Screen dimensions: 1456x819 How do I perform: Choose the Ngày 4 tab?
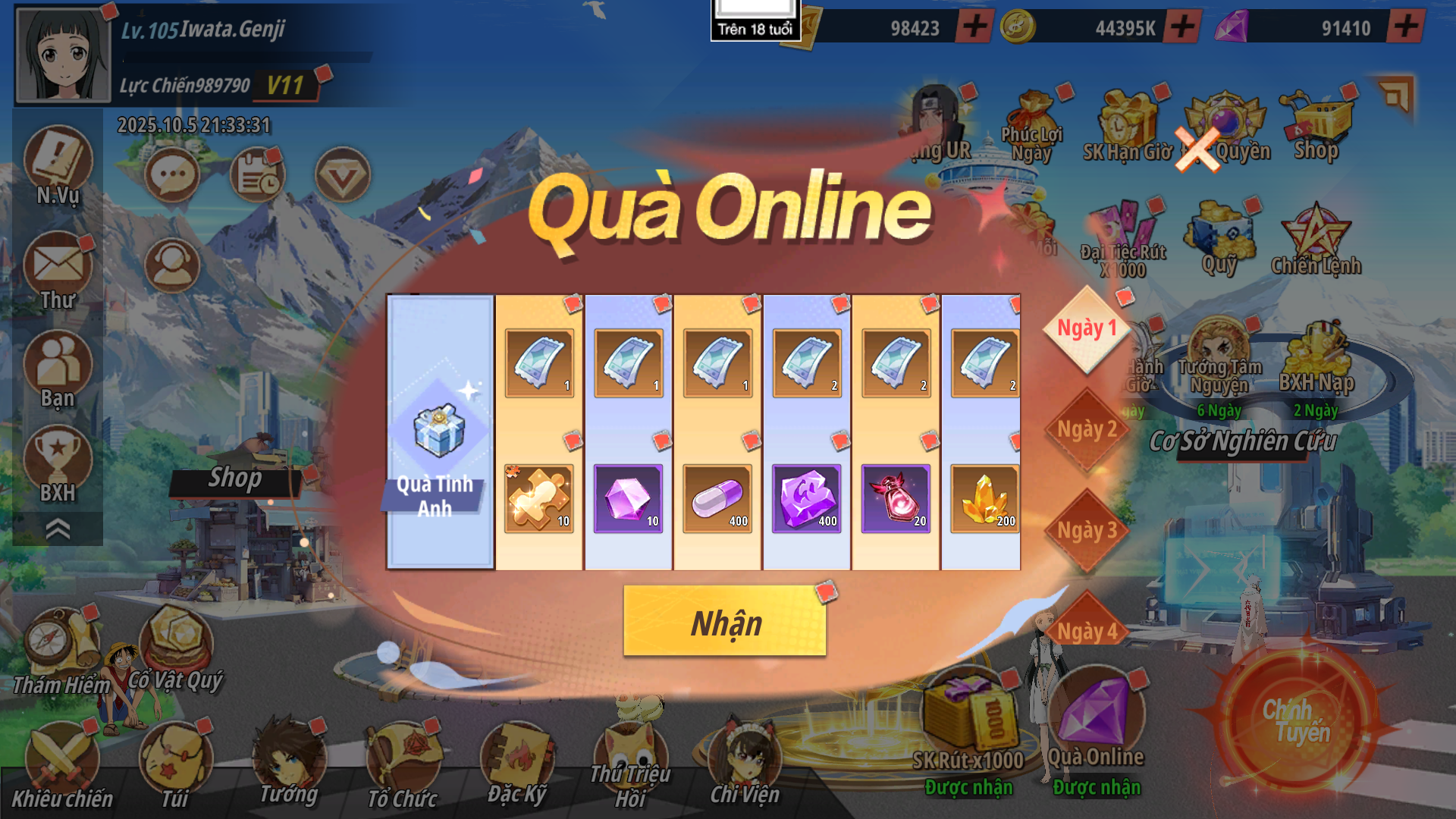[1087, 629]
